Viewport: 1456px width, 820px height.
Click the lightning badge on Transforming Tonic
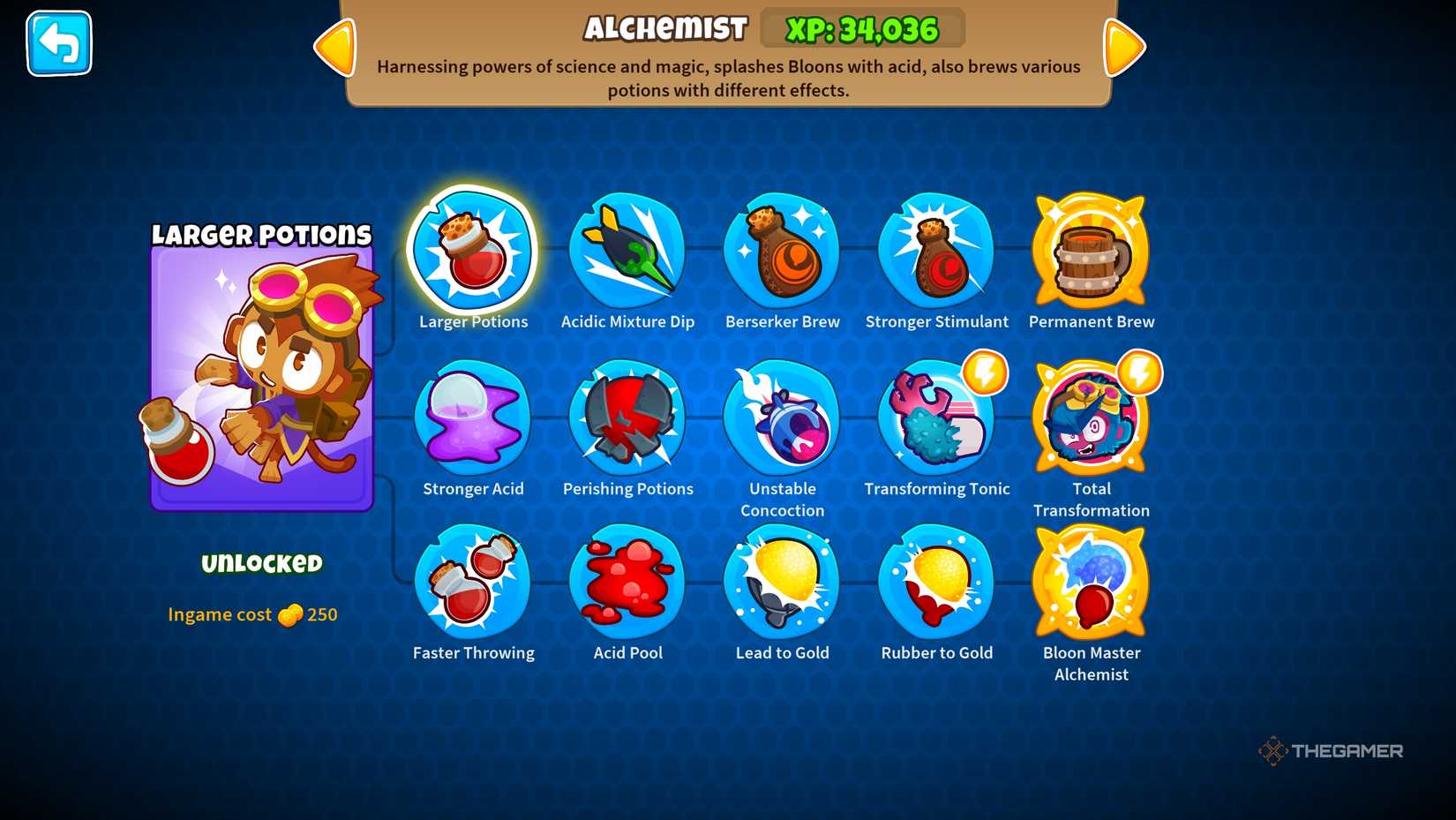pos(986,373)
